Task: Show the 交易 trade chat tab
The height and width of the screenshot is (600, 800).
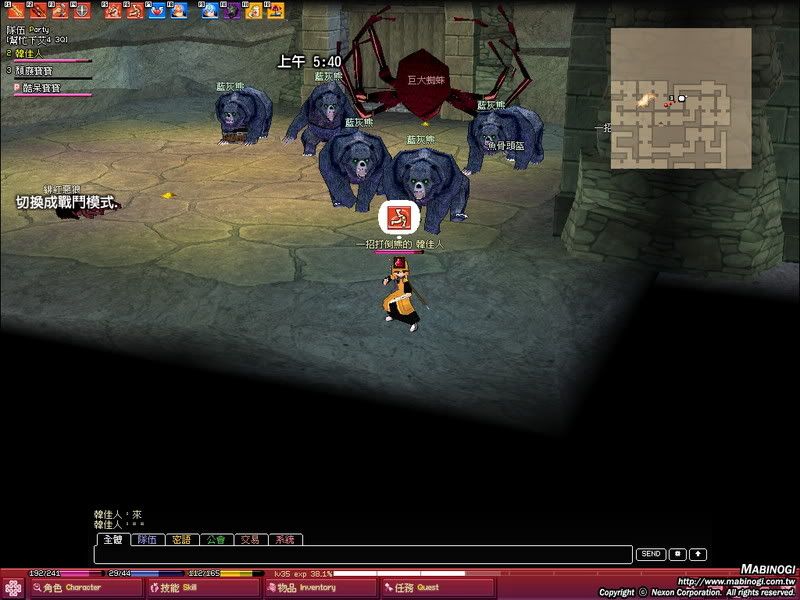Action: coord(249,539)
